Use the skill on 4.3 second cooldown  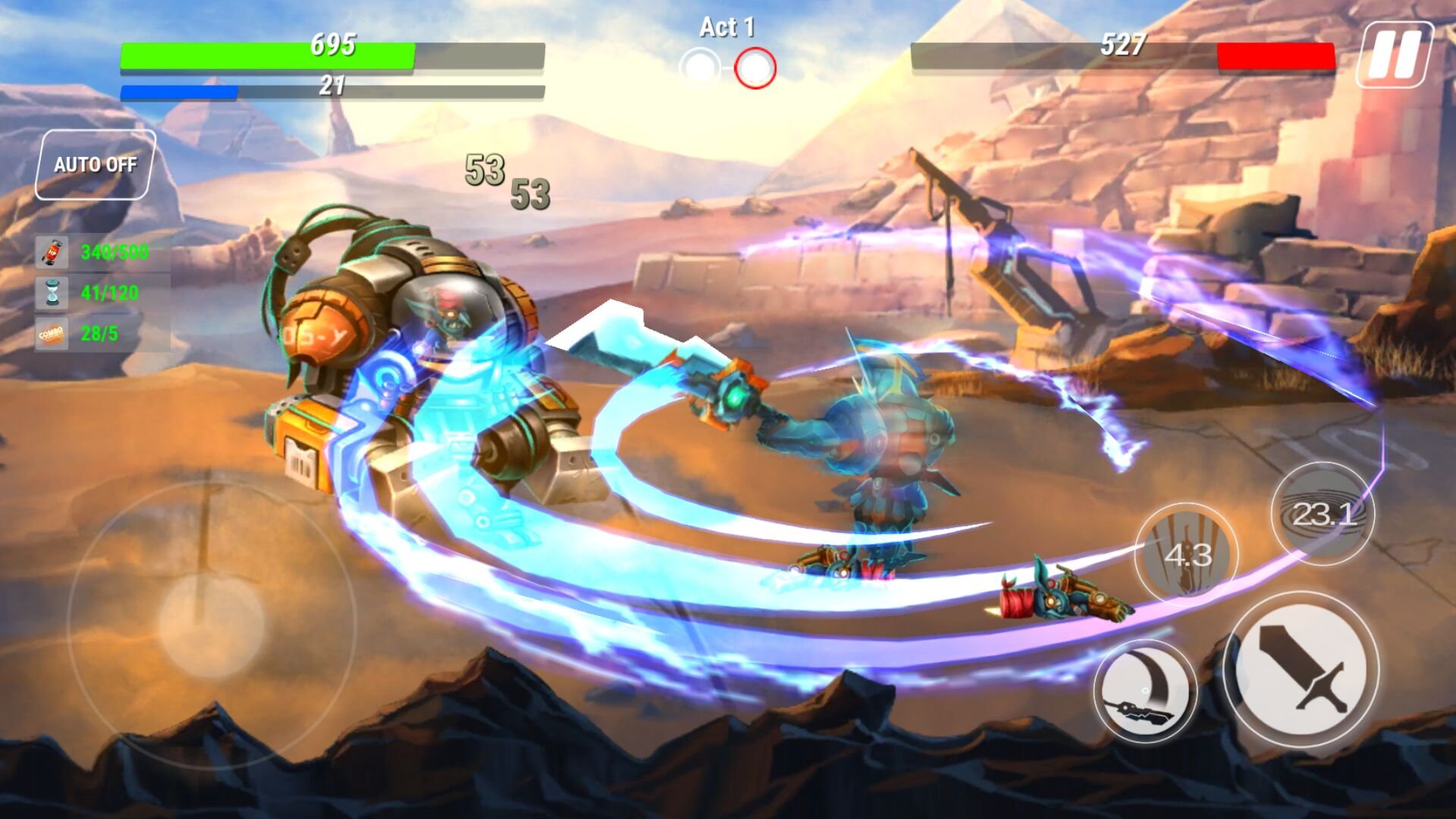[1187, 554]
